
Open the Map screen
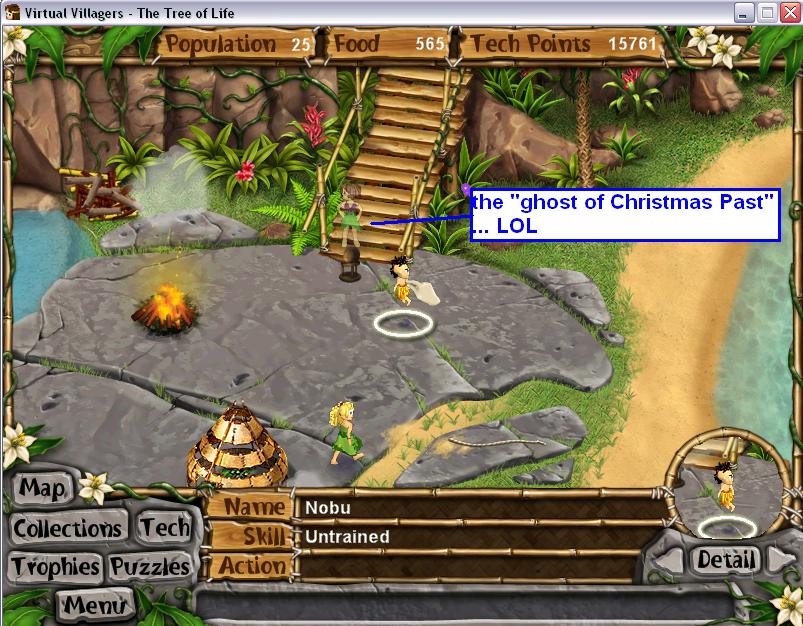pyautogui.click(x=43, y=489)
